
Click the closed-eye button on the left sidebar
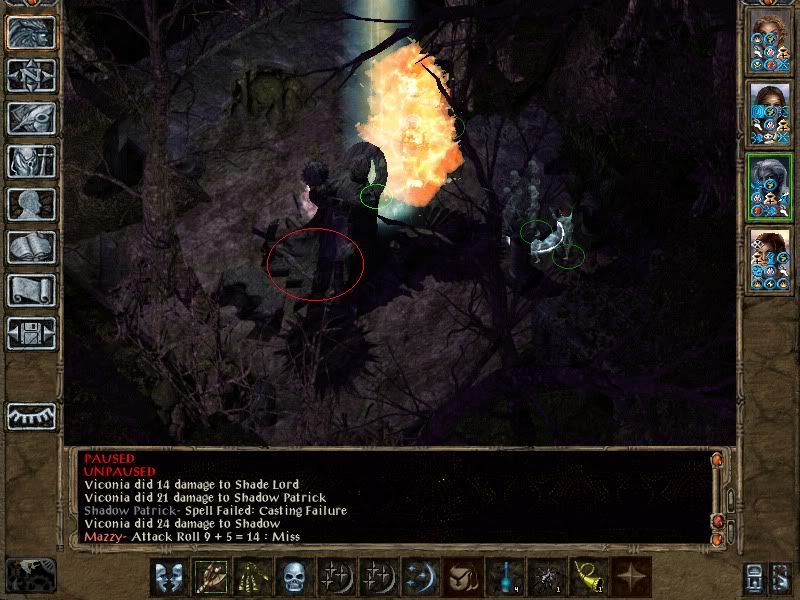[x=31, y=415]
